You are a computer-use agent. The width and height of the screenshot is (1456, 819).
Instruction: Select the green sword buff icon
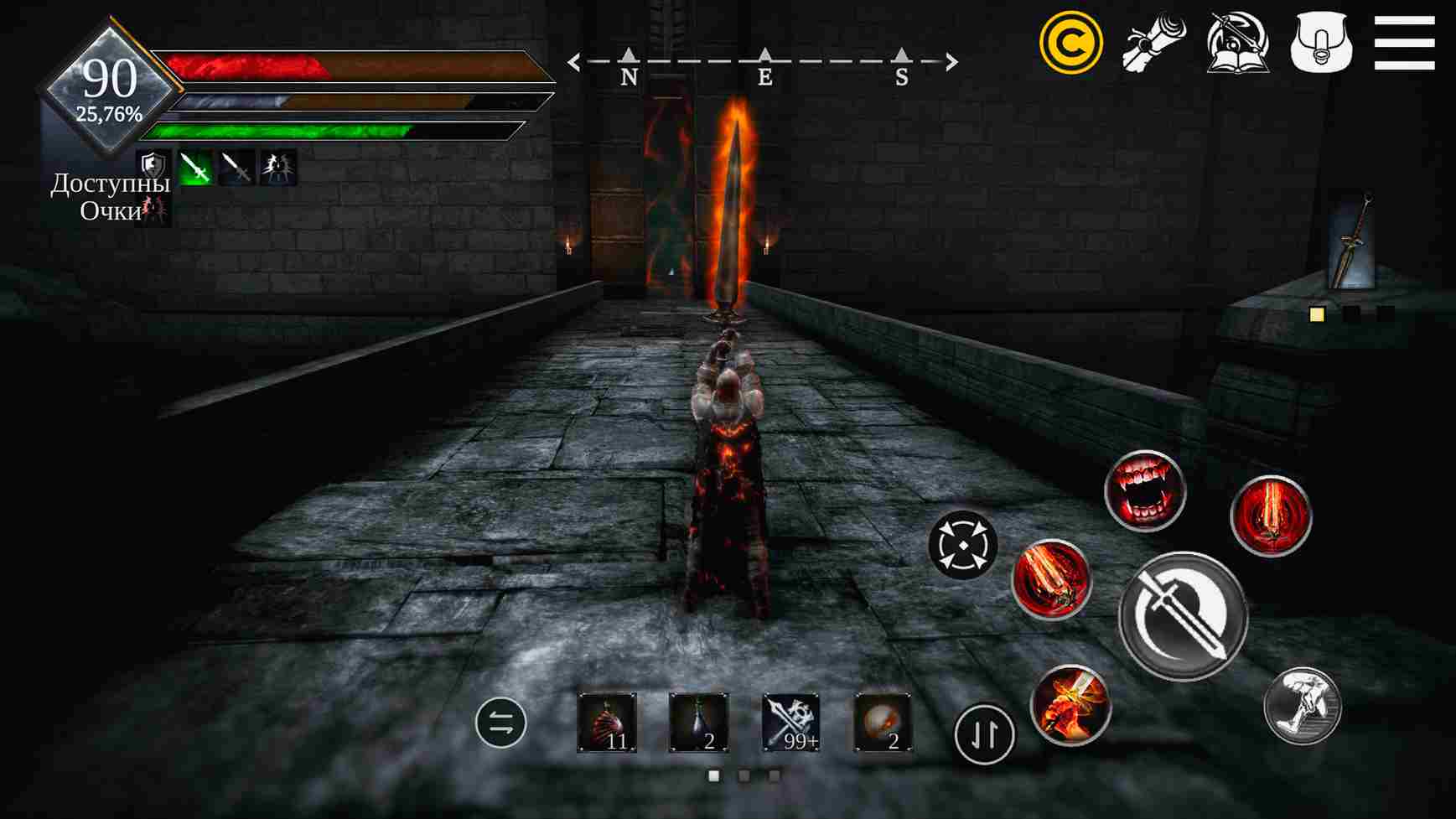tap(194, 167)
